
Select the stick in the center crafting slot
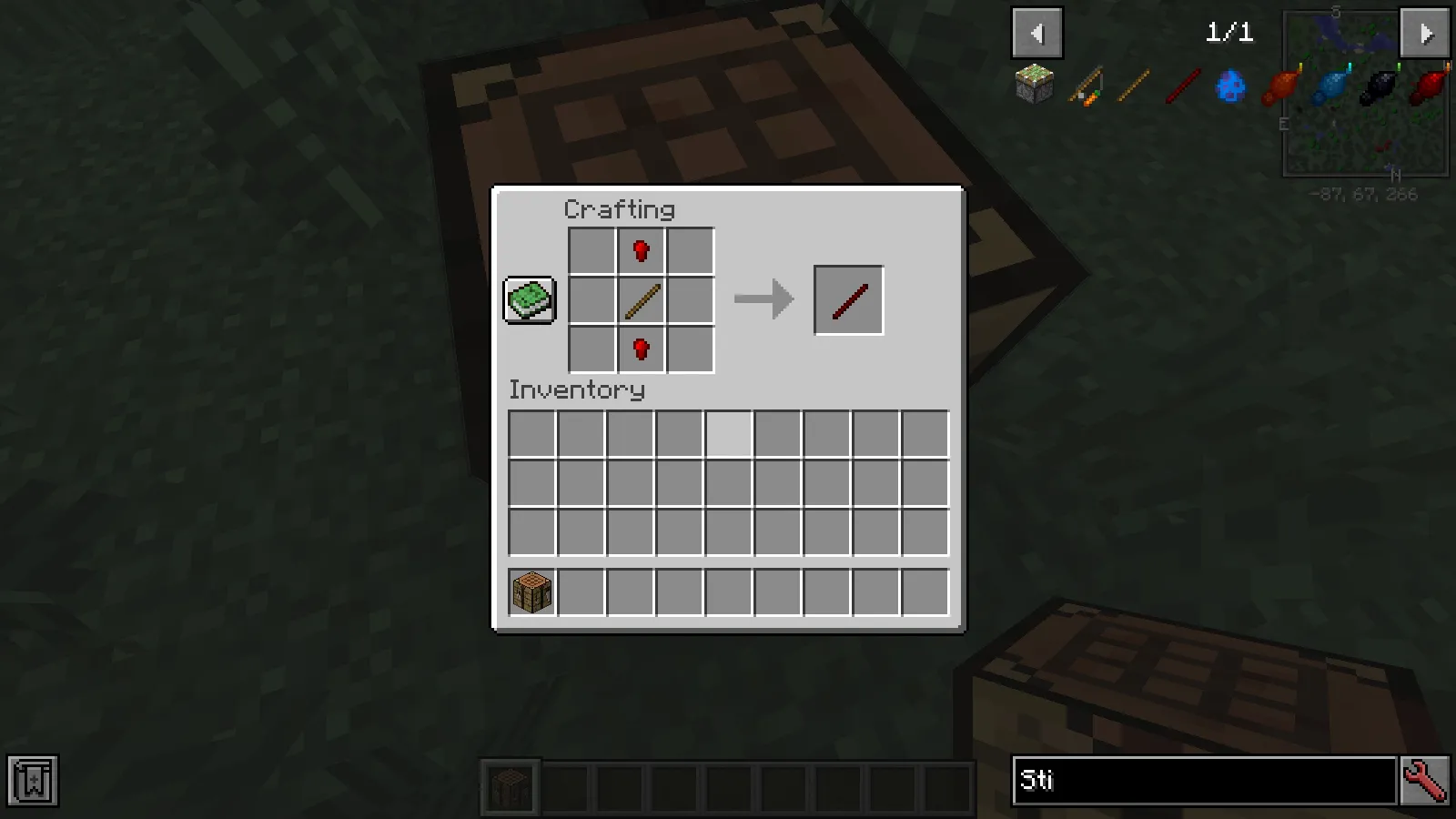641,298
